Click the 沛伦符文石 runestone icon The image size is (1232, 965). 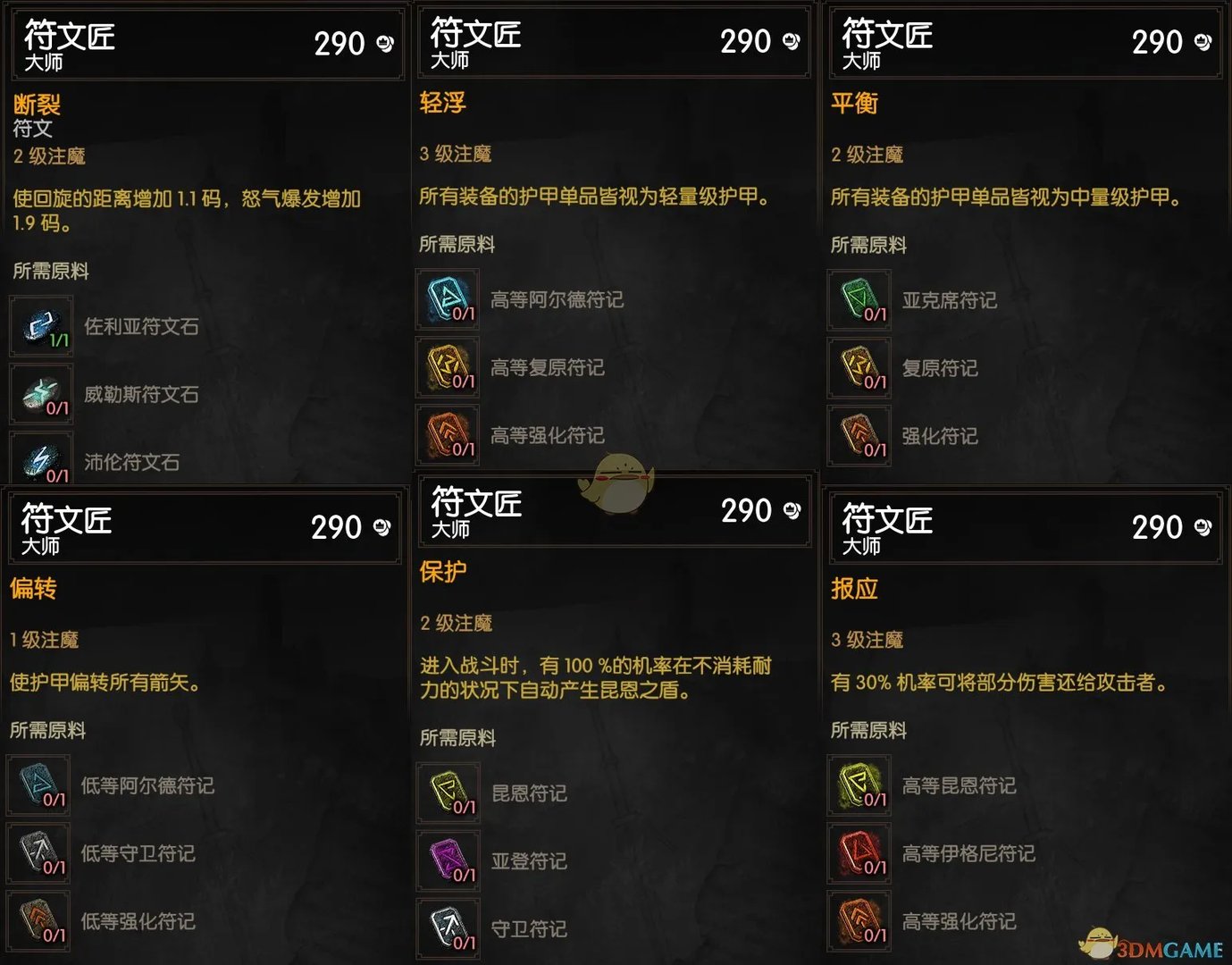pos(41,458)
